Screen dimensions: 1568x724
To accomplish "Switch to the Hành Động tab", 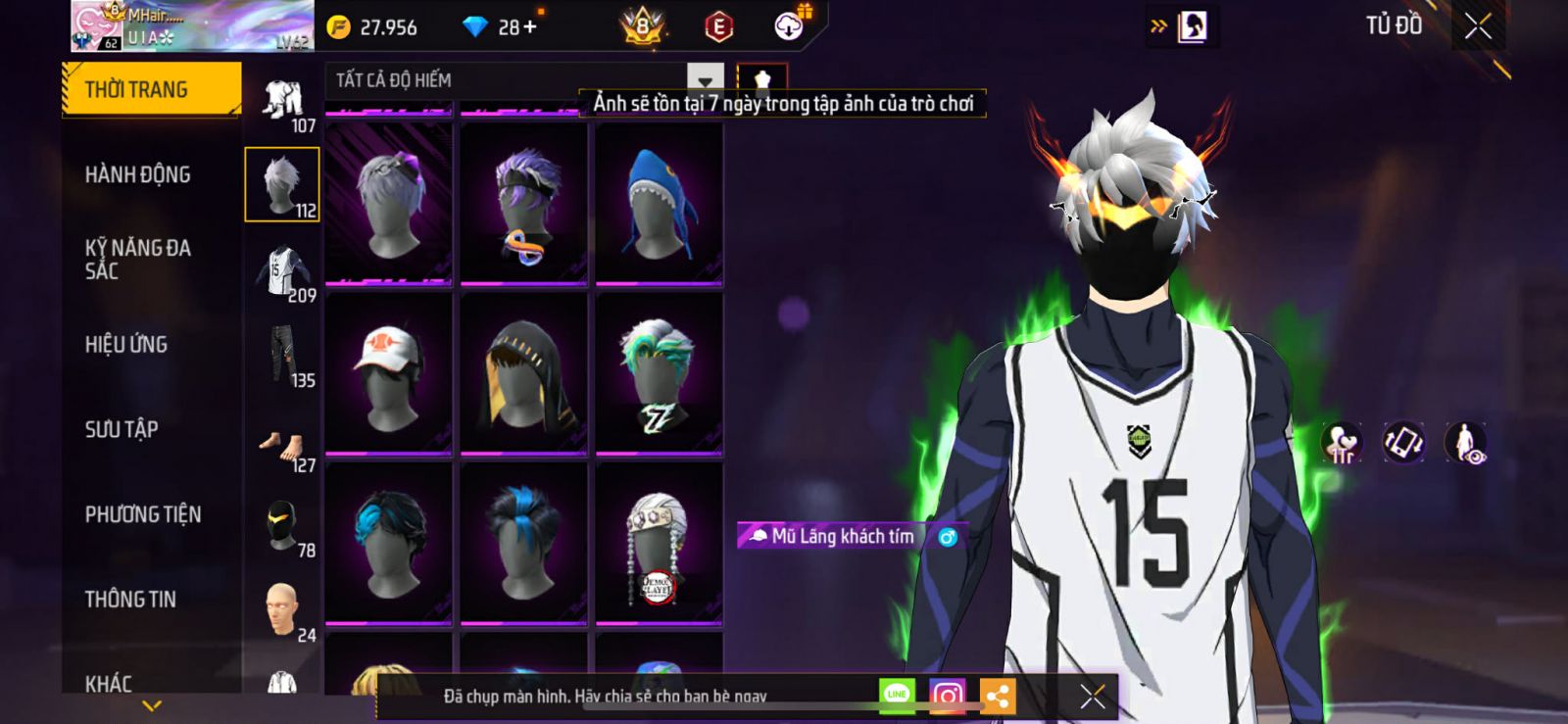I will tap(138, 174).
